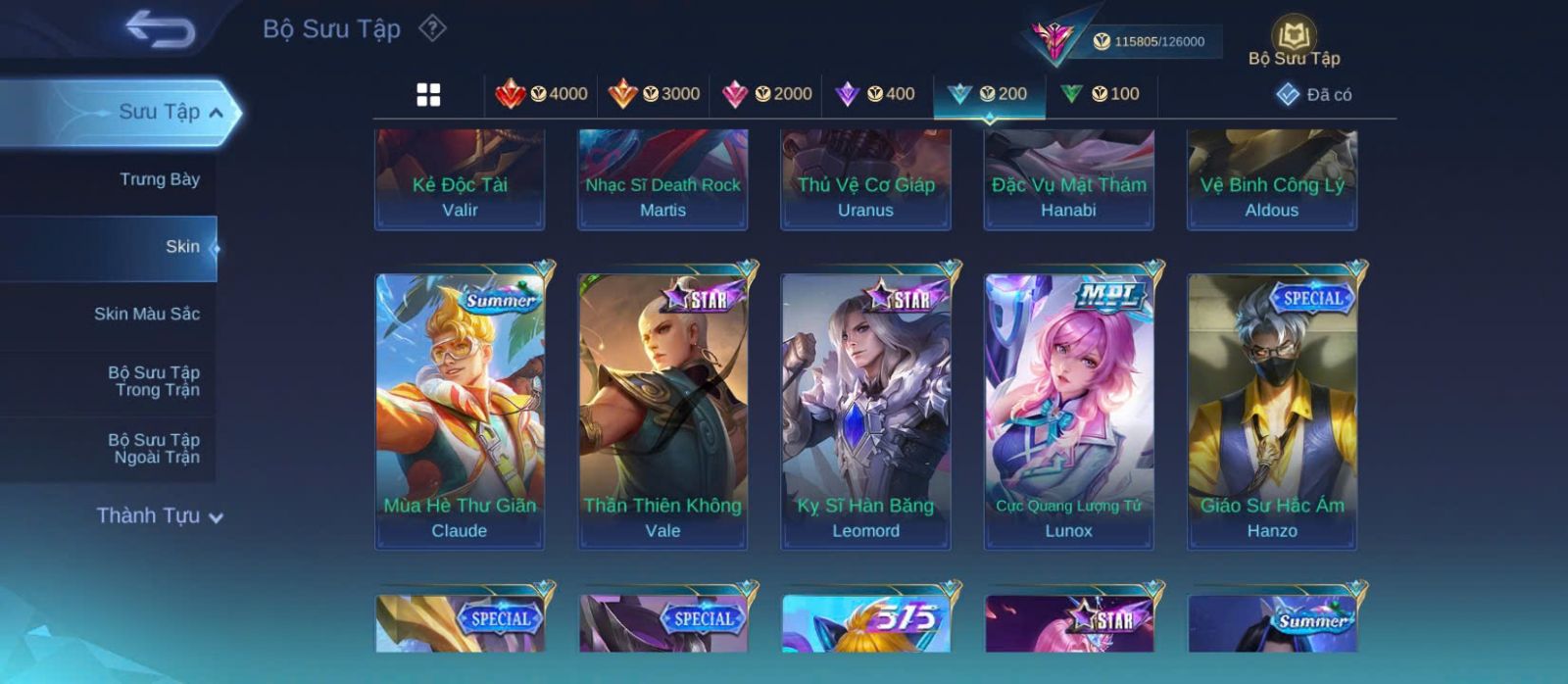This screenshot has height=684, width=1568.
Task: Select the Skin menu entry
Action: (182, 247)
